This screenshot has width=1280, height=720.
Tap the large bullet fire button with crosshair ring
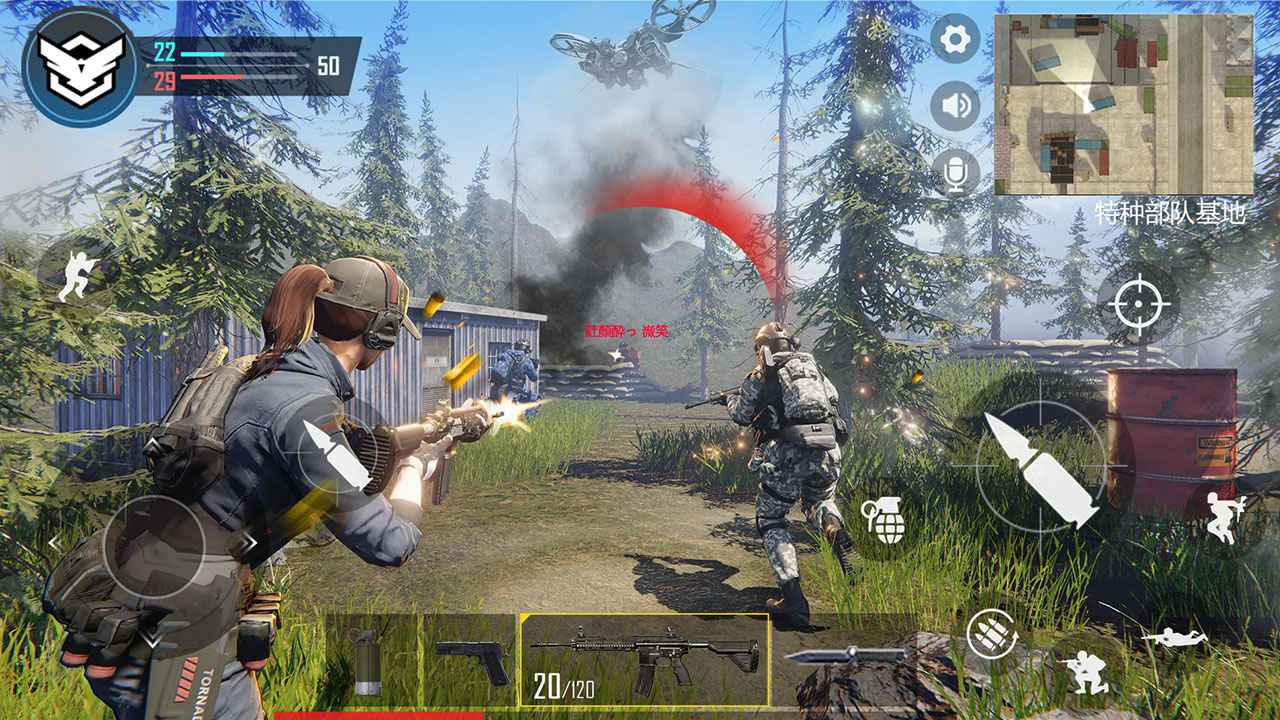1041,468
